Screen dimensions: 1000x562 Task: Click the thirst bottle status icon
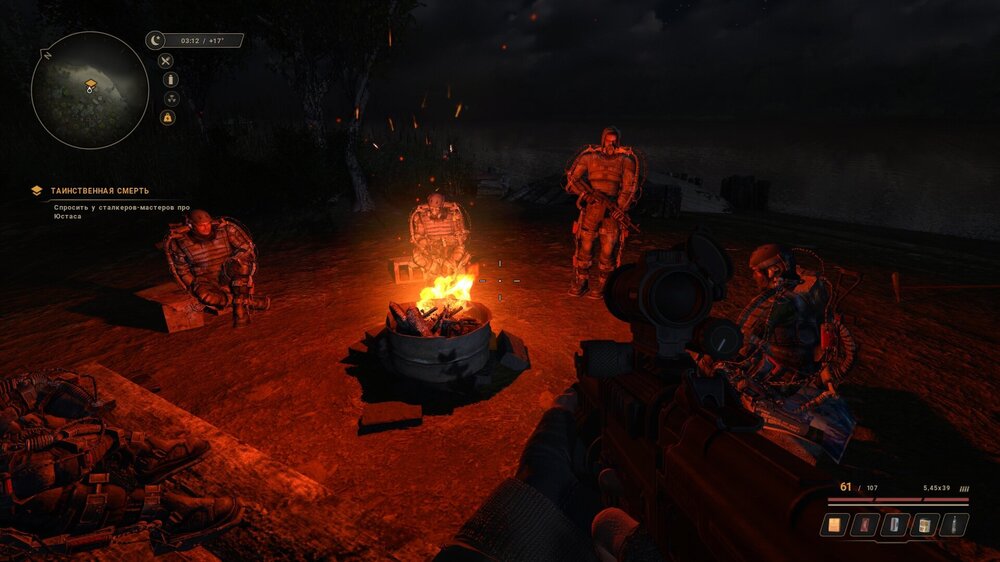tap(170, 80)
